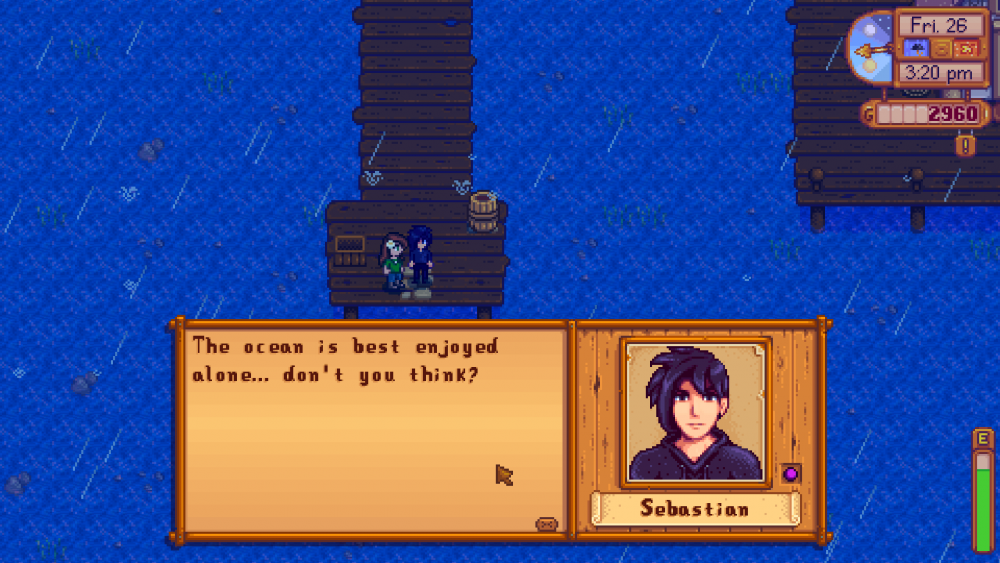Screen dimensions: 1000x563
Task: Click the dialogue close icon
Action: (546, 523)
